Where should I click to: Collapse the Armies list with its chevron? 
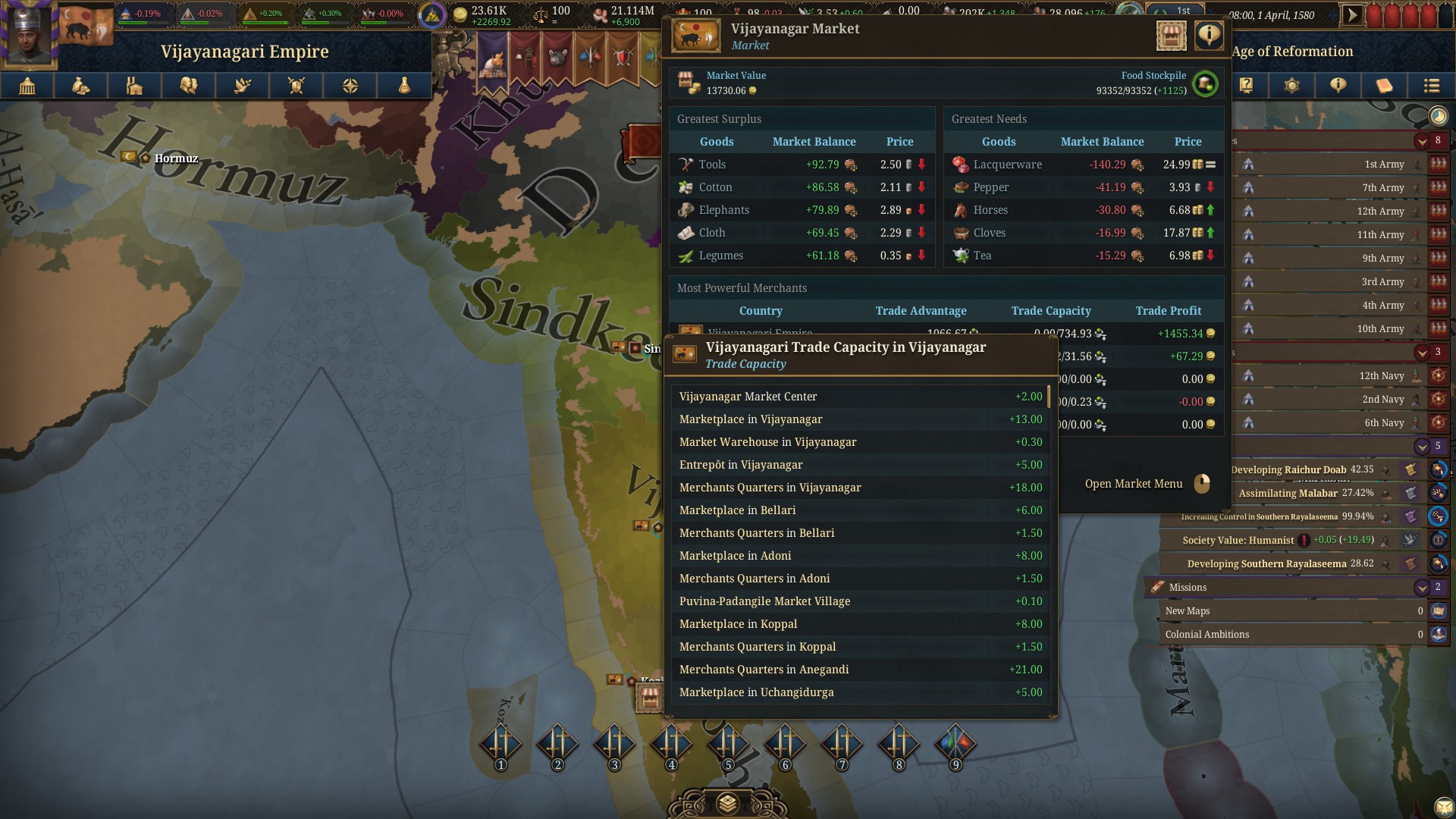(x=1422, y=141)
